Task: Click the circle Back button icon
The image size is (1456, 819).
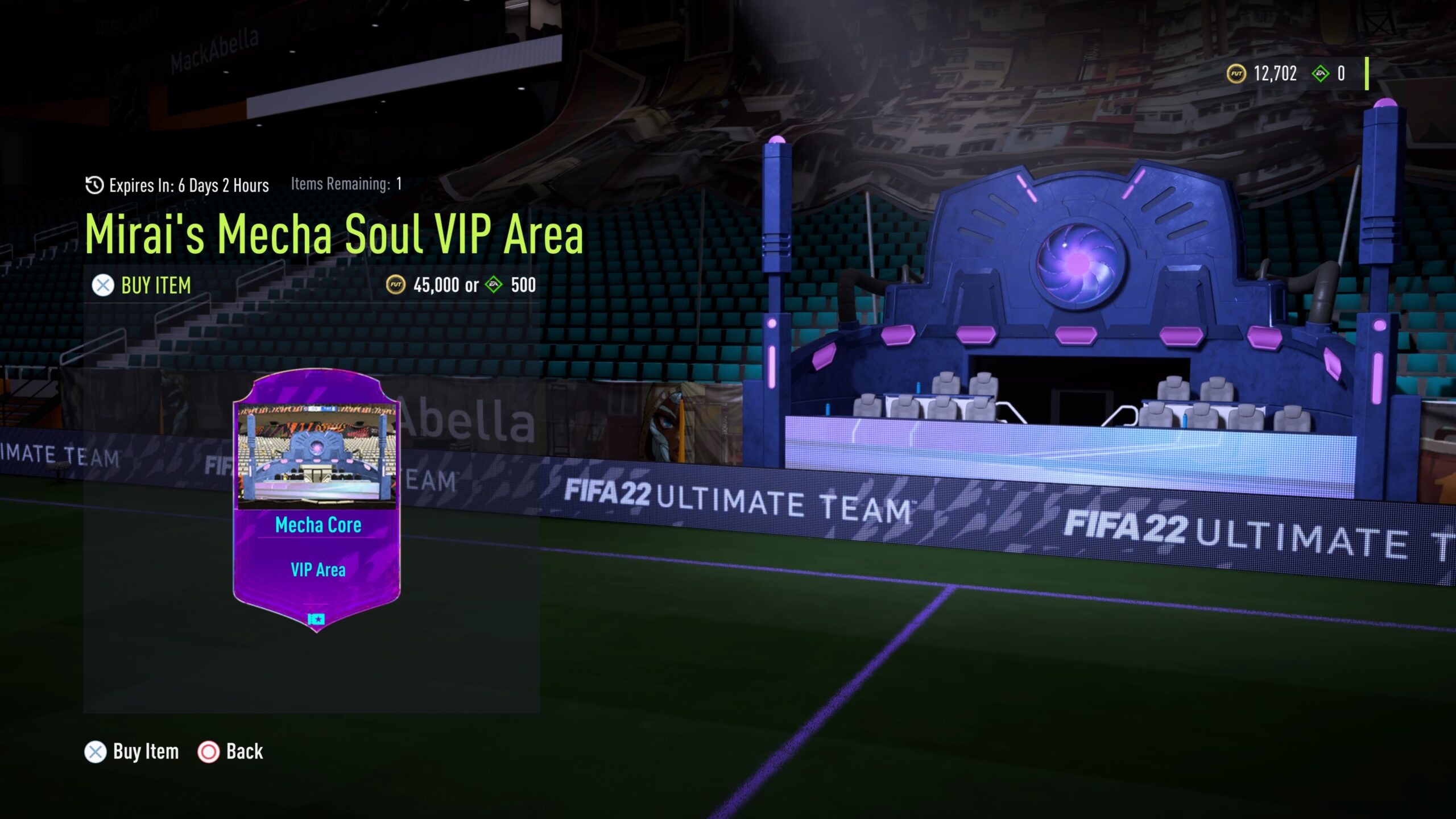Action: (208, 751)
